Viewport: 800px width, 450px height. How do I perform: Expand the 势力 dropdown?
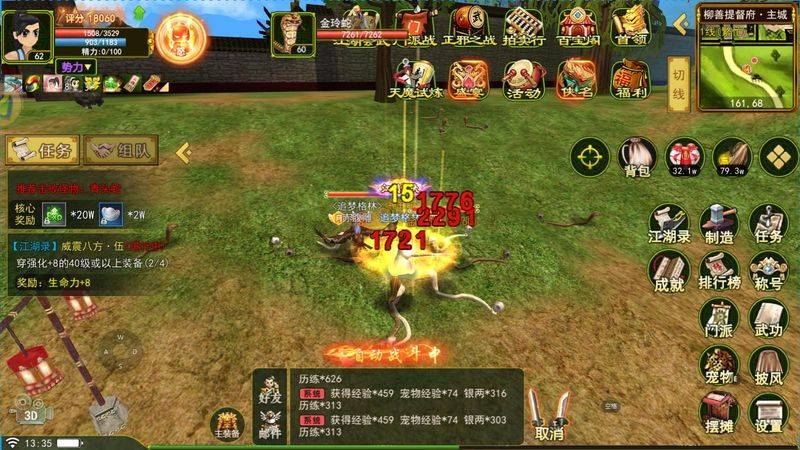[76, 66]
